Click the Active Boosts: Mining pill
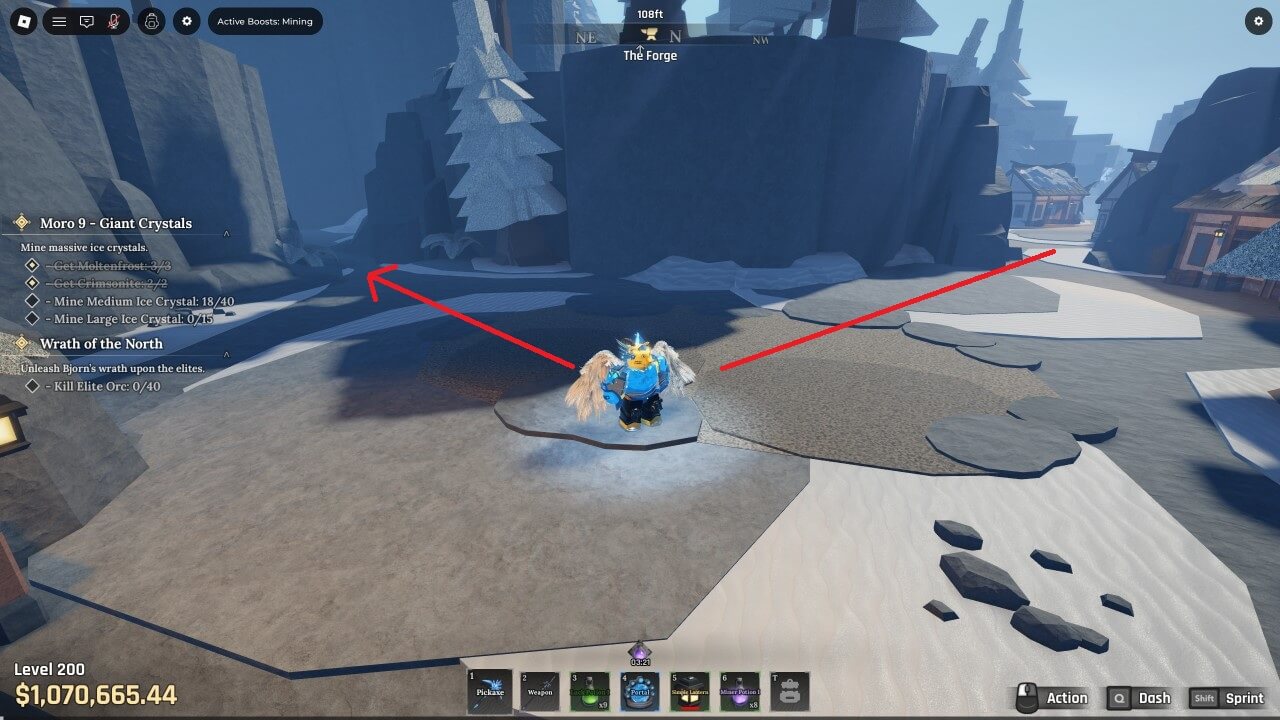The height and width of the screenshot is (720, 1280). point(265,21)
